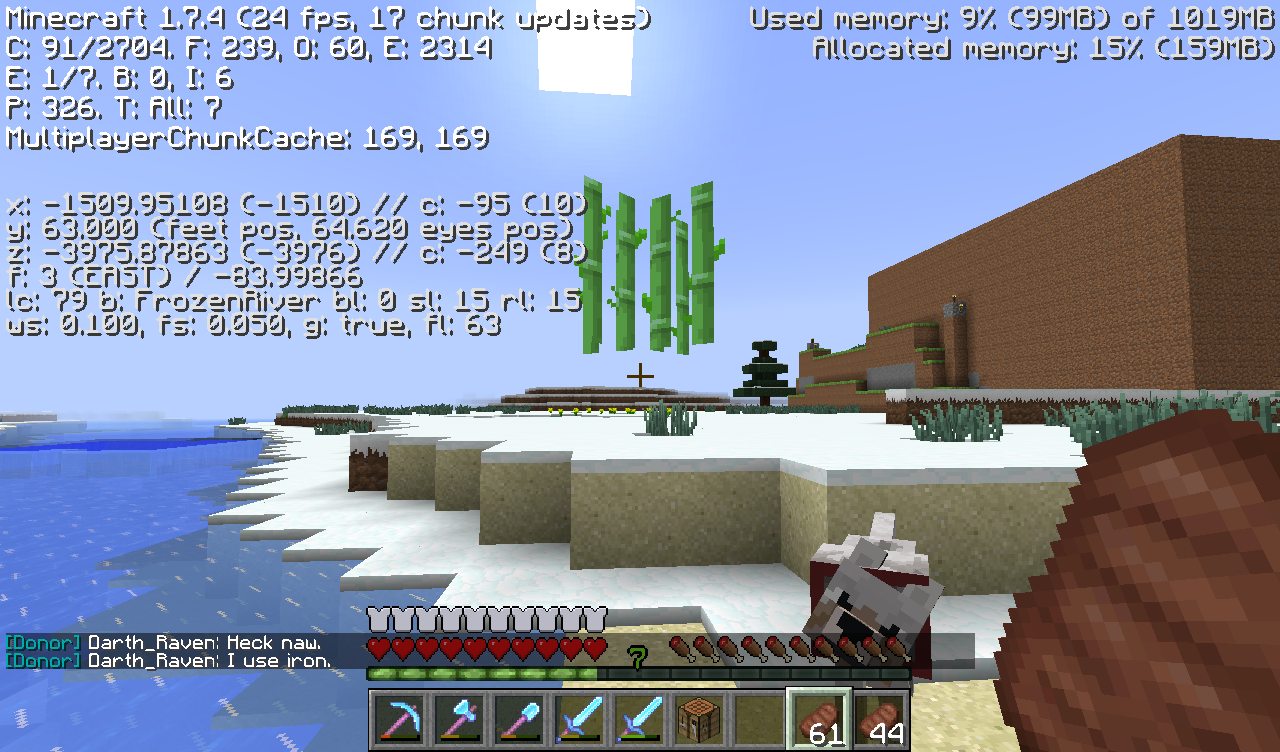Click the selected steak stack of 61

pyautogui.click(x=820, y=717)
